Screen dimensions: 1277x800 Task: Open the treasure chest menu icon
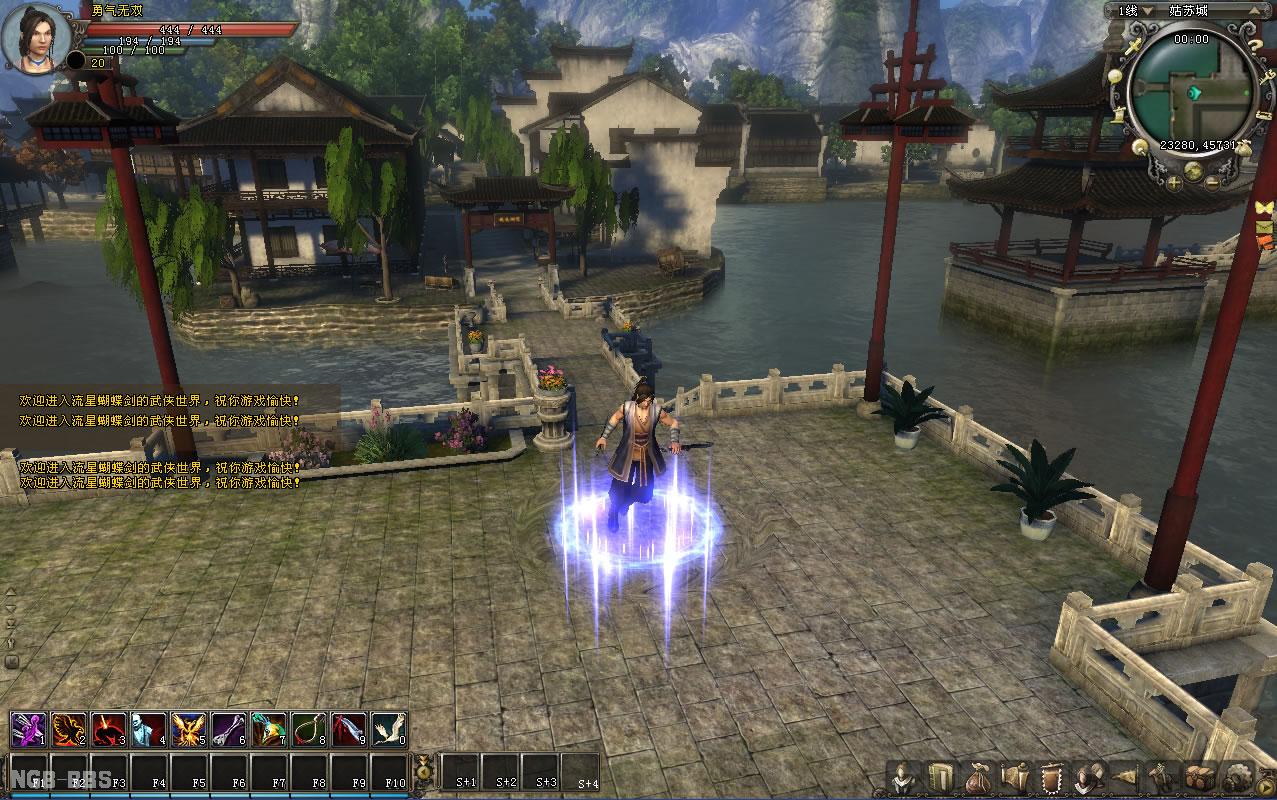click(x=1200, y=778)
